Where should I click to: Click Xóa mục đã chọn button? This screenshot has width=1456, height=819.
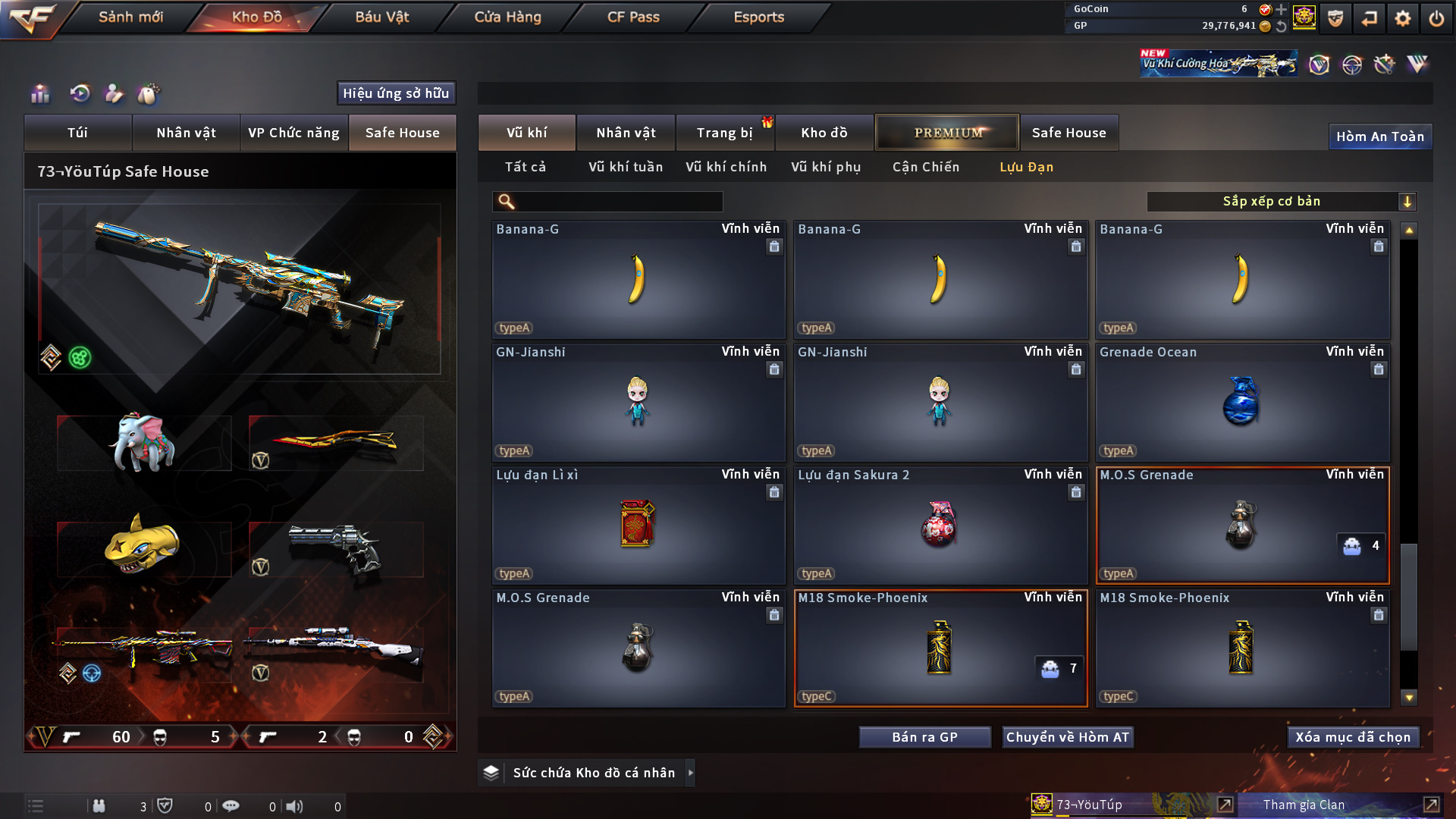[x=1353, y=737]
